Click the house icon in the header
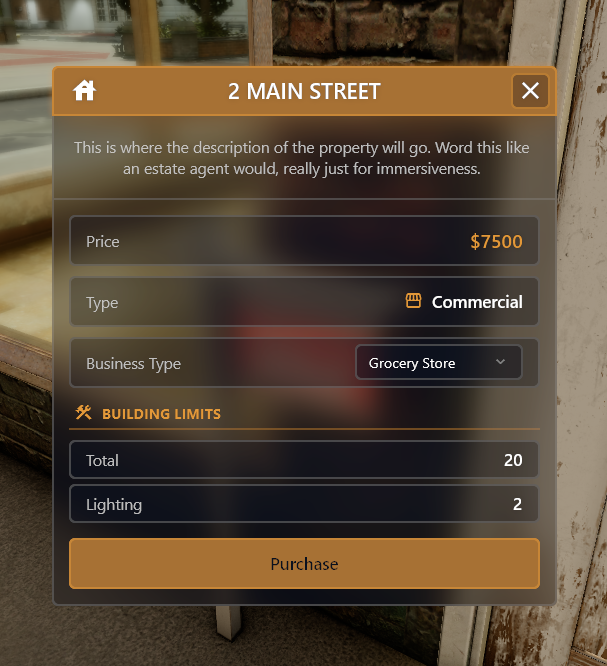This screenshot has width=607, height=666. pyautogui.click(x=85, y=91)
